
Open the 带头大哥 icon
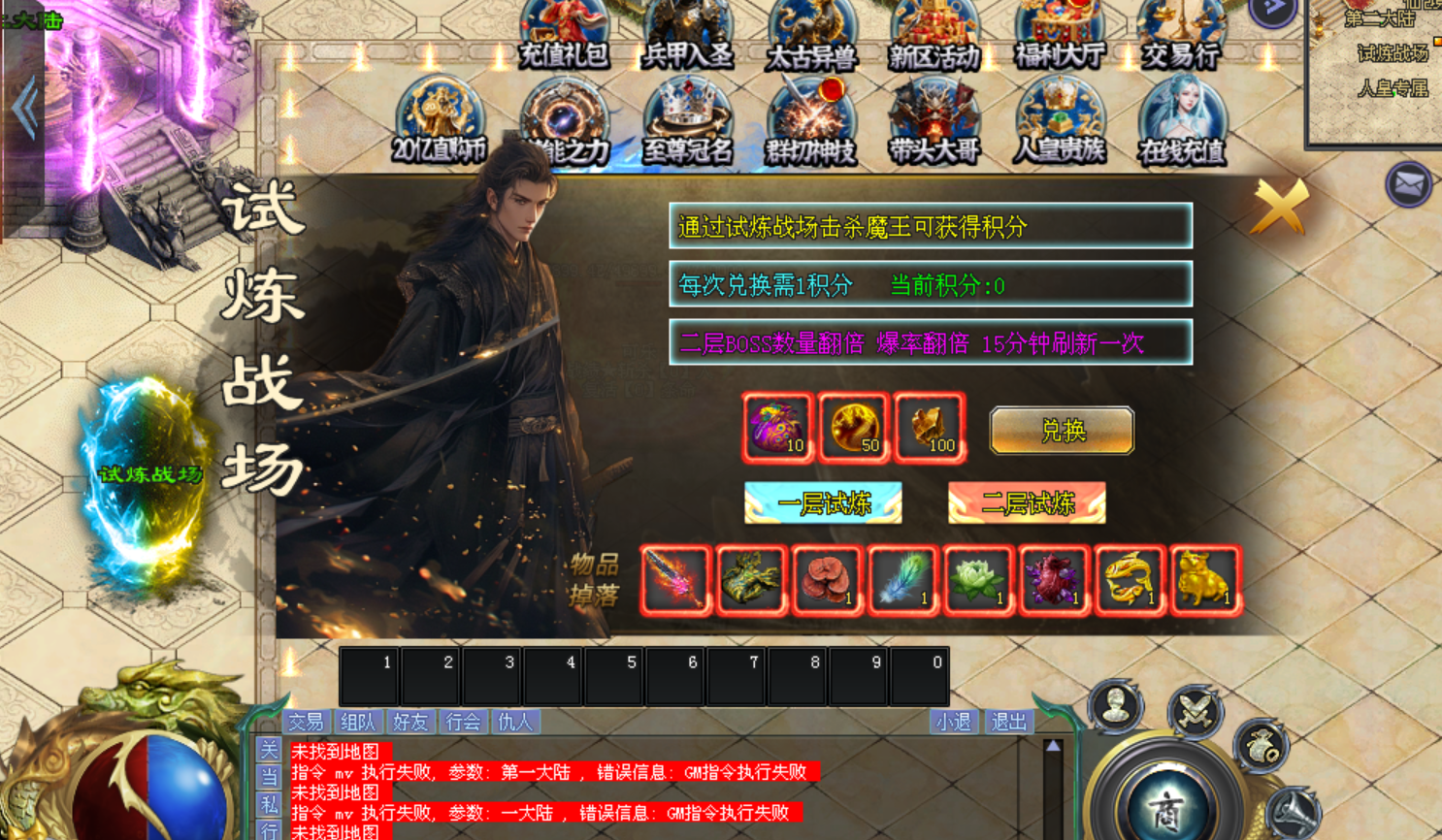tap(934, 121)
